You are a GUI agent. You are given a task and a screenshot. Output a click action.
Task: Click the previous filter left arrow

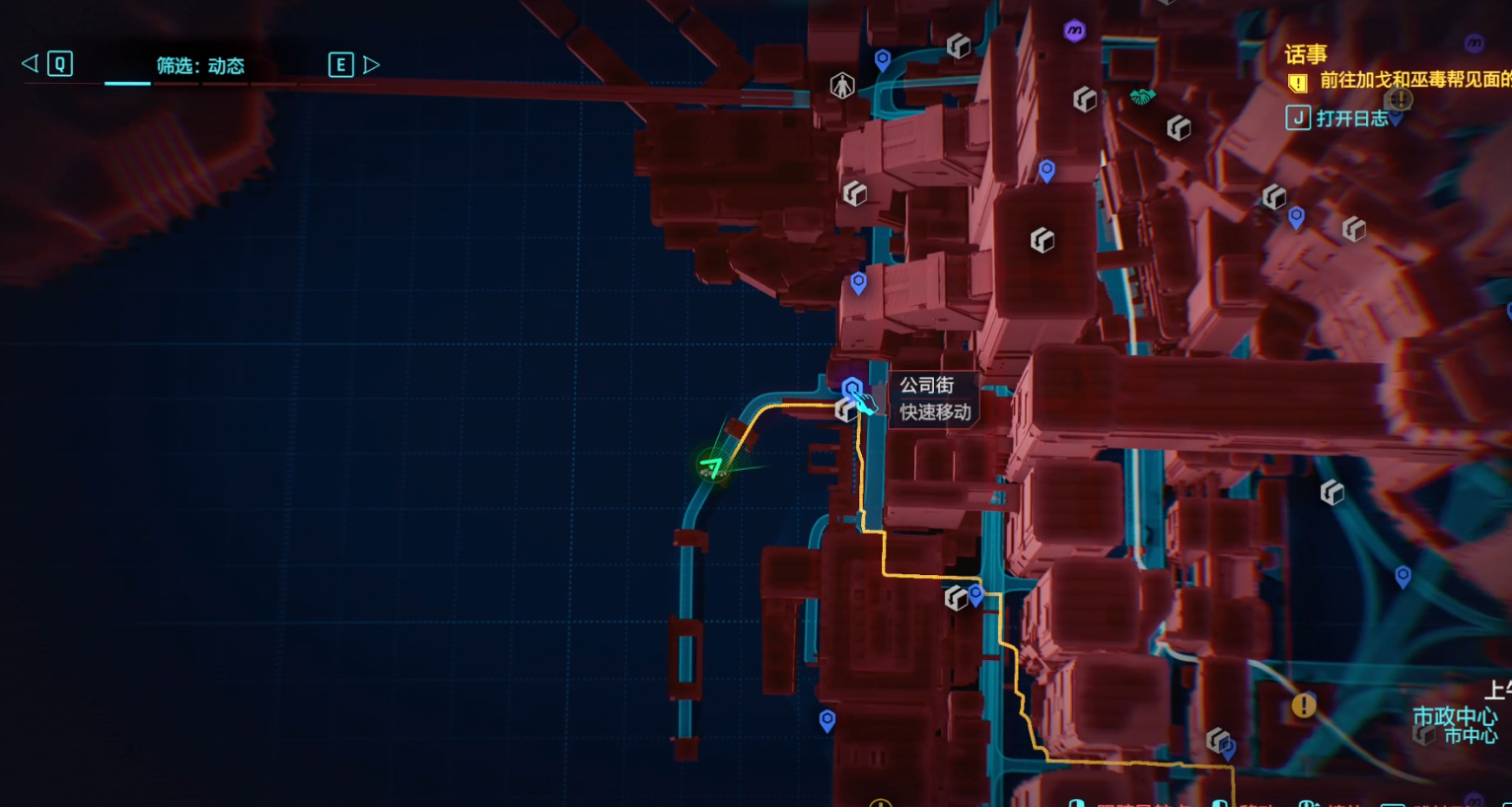tap(30, 64)
